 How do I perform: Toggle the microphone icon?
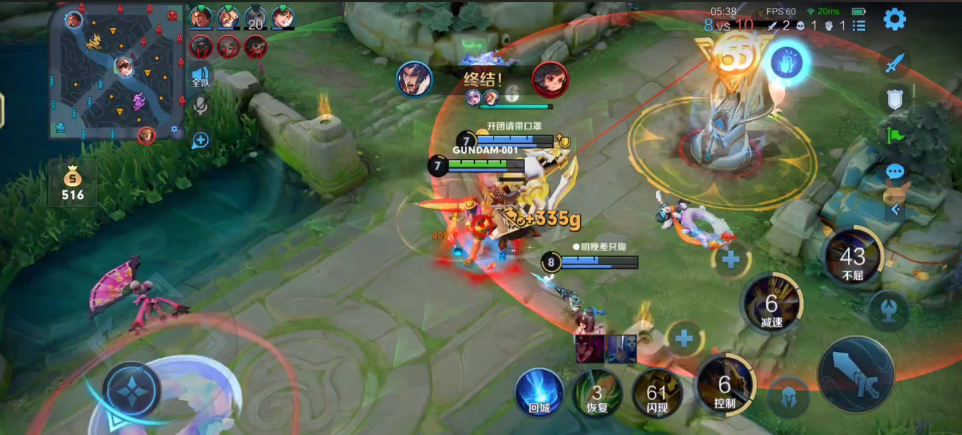200,105
